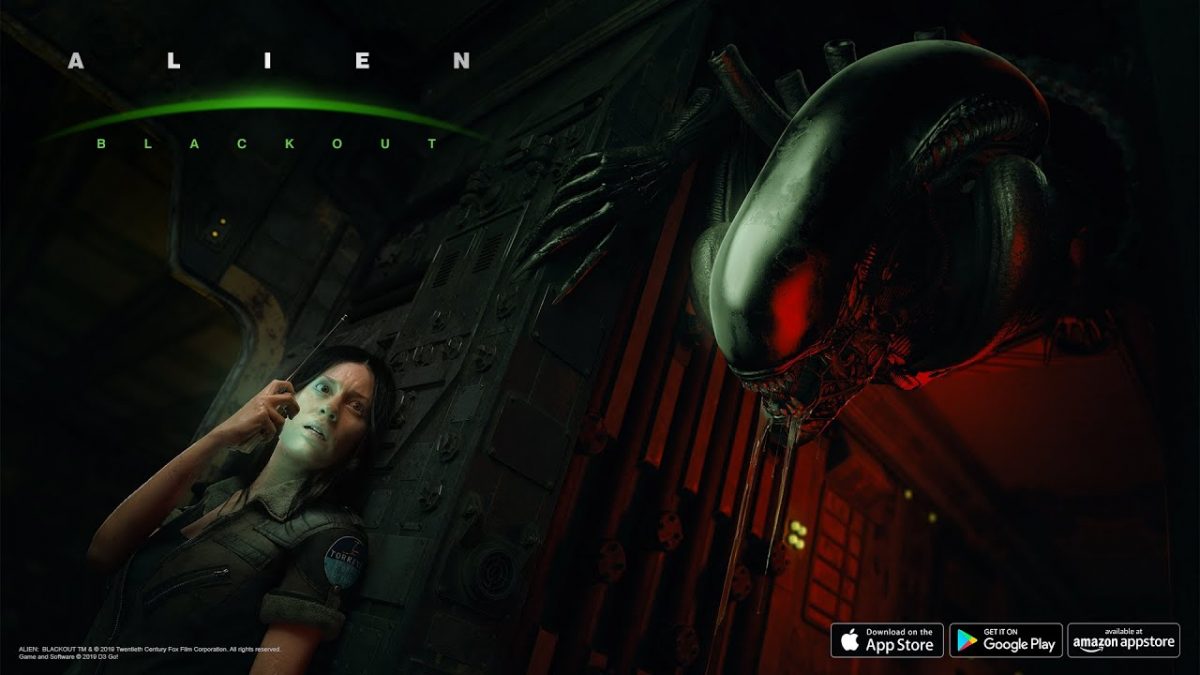Image resolution: width=1200 pixels, height=675 pixels.
Task: Open the Get it on Google Play badge
Action: point(1005,640)
